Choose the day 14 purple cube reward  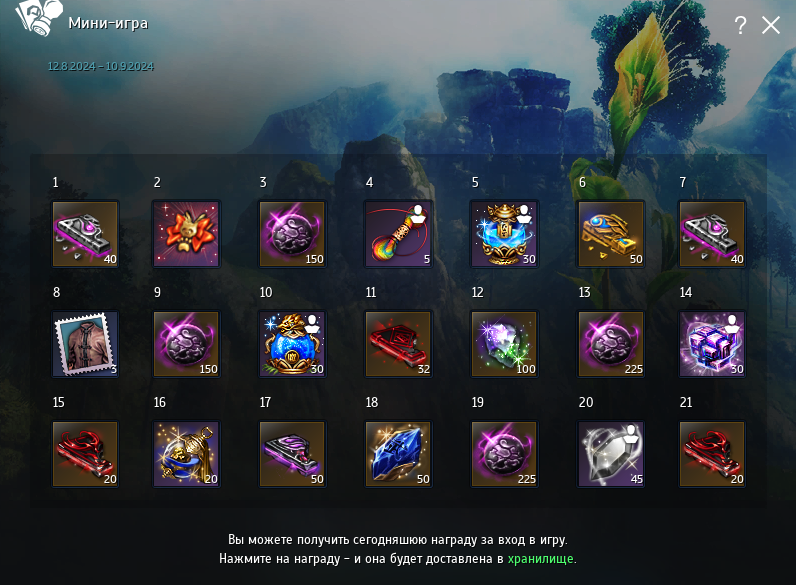click(x=712, y=344)
